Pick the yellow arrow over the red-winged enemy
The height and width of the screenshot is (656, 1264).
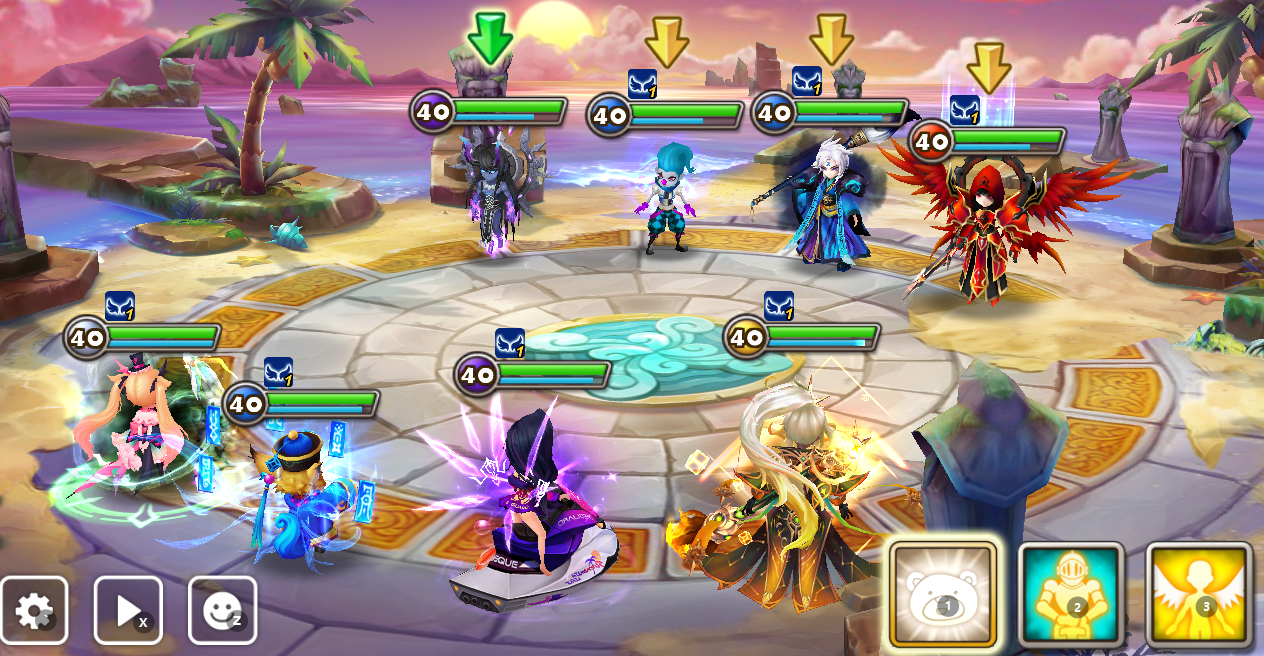coord(989,67)
